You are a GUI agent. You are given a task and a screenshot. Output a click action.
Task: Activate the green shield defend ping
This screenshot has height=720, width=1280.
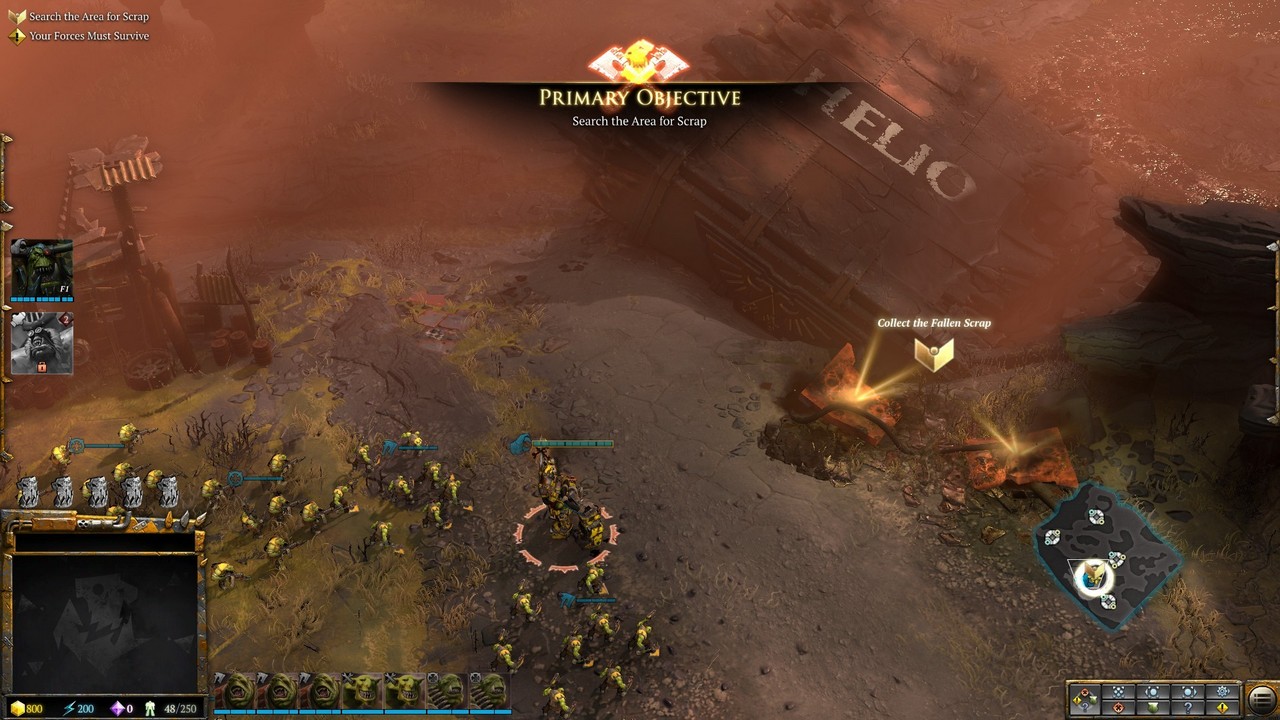pos(1153,708)
